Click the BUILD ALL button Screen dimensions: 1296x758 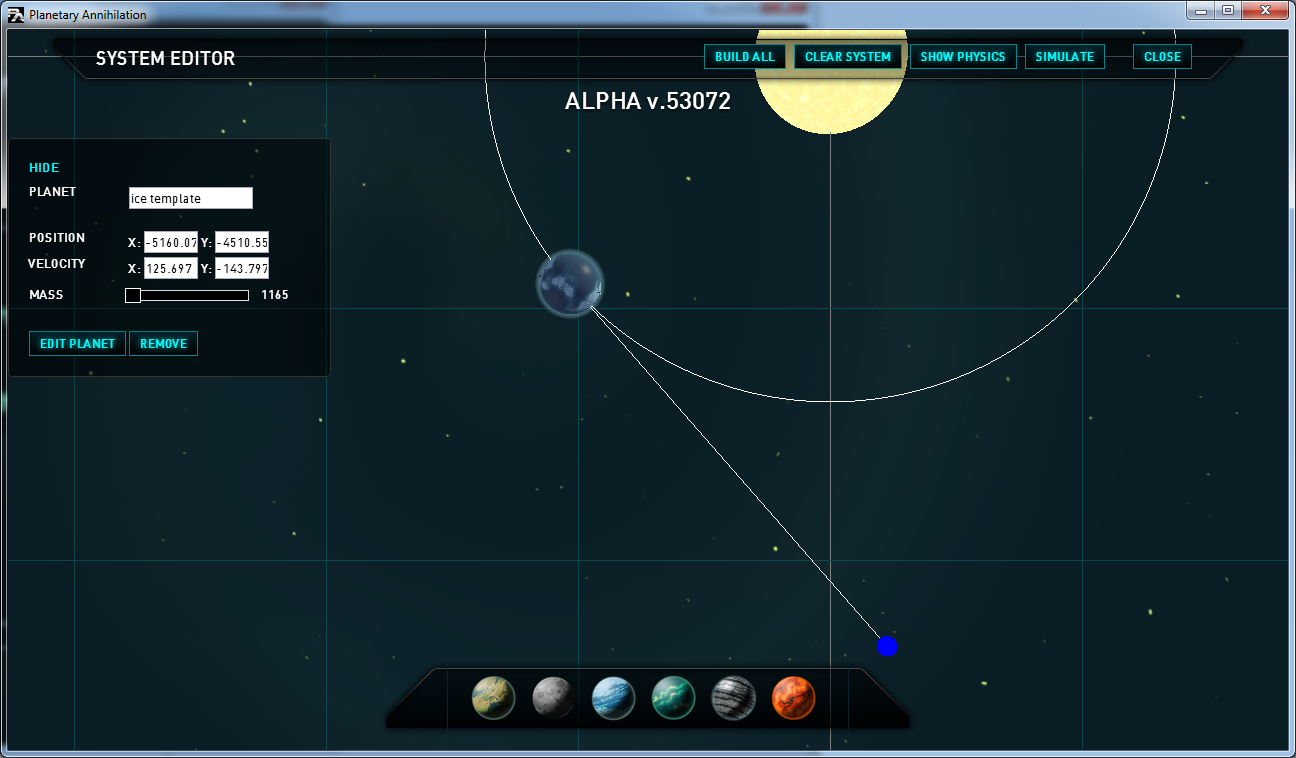(x=745, y=57)
